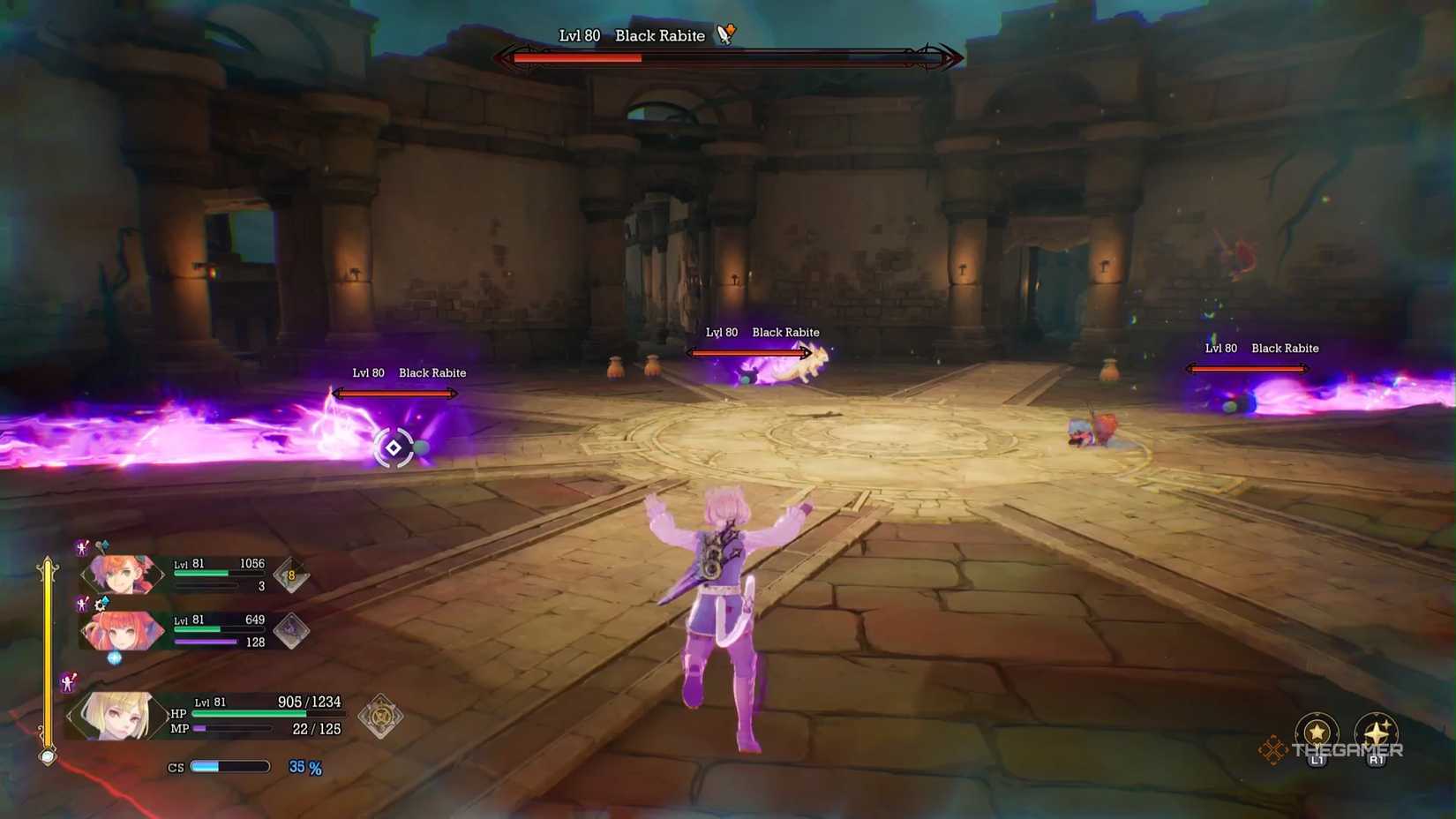Toggle the purple strike icon on the second character

pyautogui.click(x=82, y=604)
